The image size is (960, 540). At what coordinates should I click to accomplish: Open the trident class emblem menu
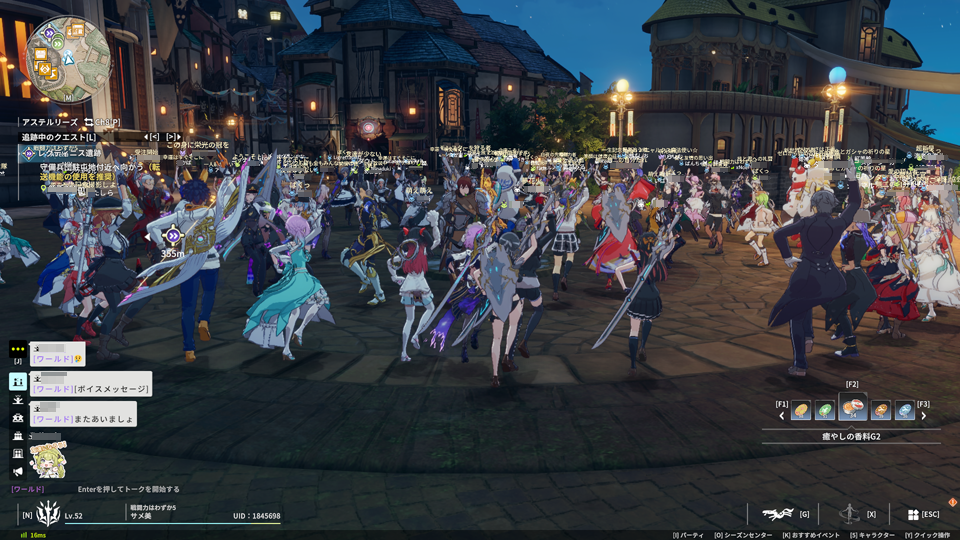coord(48,514)
